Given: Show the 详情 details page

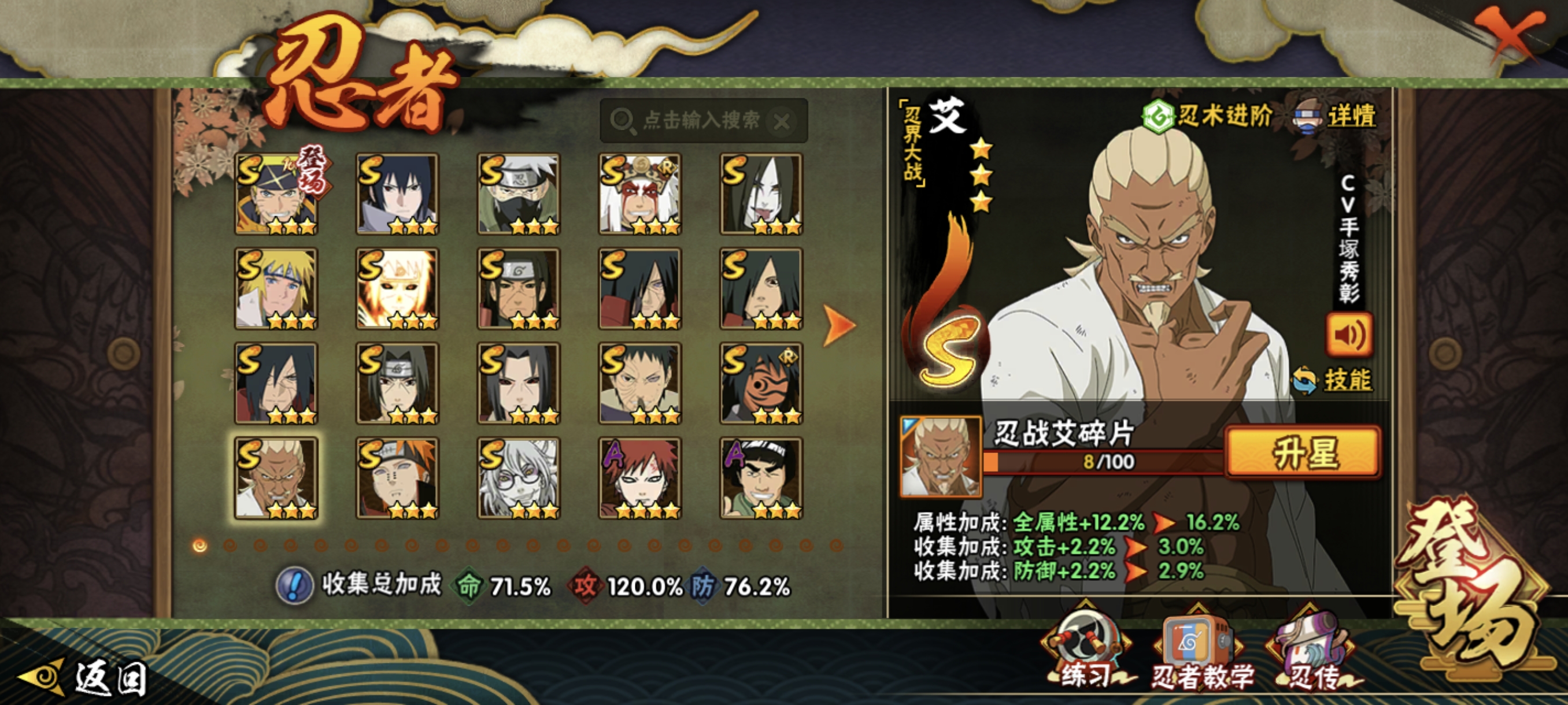Looking at the screenshot, I should click(1336, 116).
